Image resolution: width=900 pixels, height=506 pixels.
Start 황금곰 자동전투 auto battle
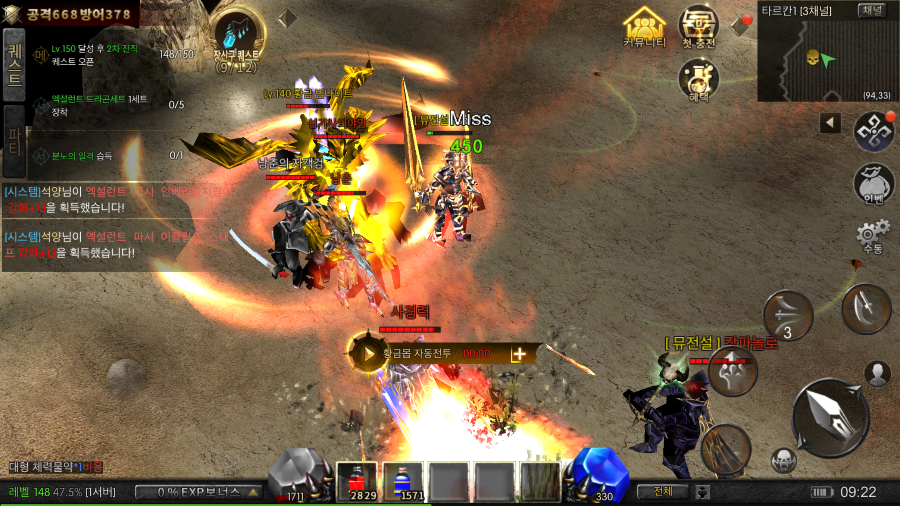click(368, 353)
